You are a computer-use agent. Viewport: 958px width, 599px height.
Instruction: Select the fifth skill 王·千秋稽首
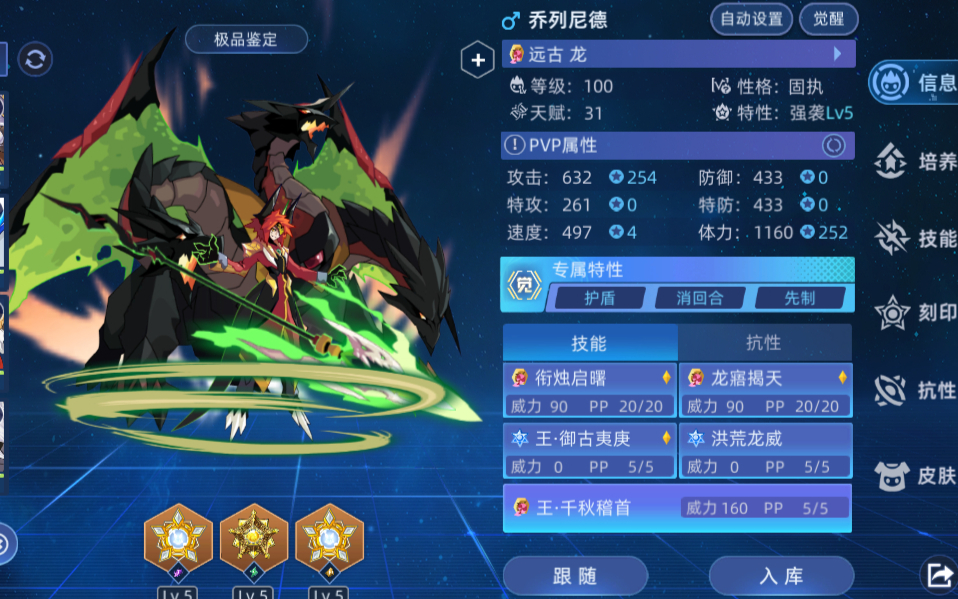678,508
